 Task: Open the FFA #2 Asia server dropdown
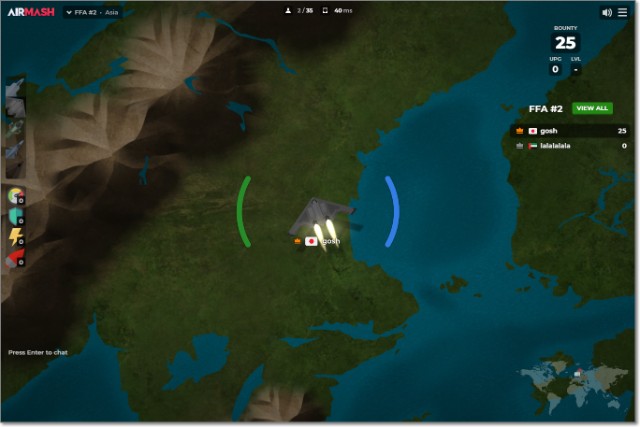(90, 12)
